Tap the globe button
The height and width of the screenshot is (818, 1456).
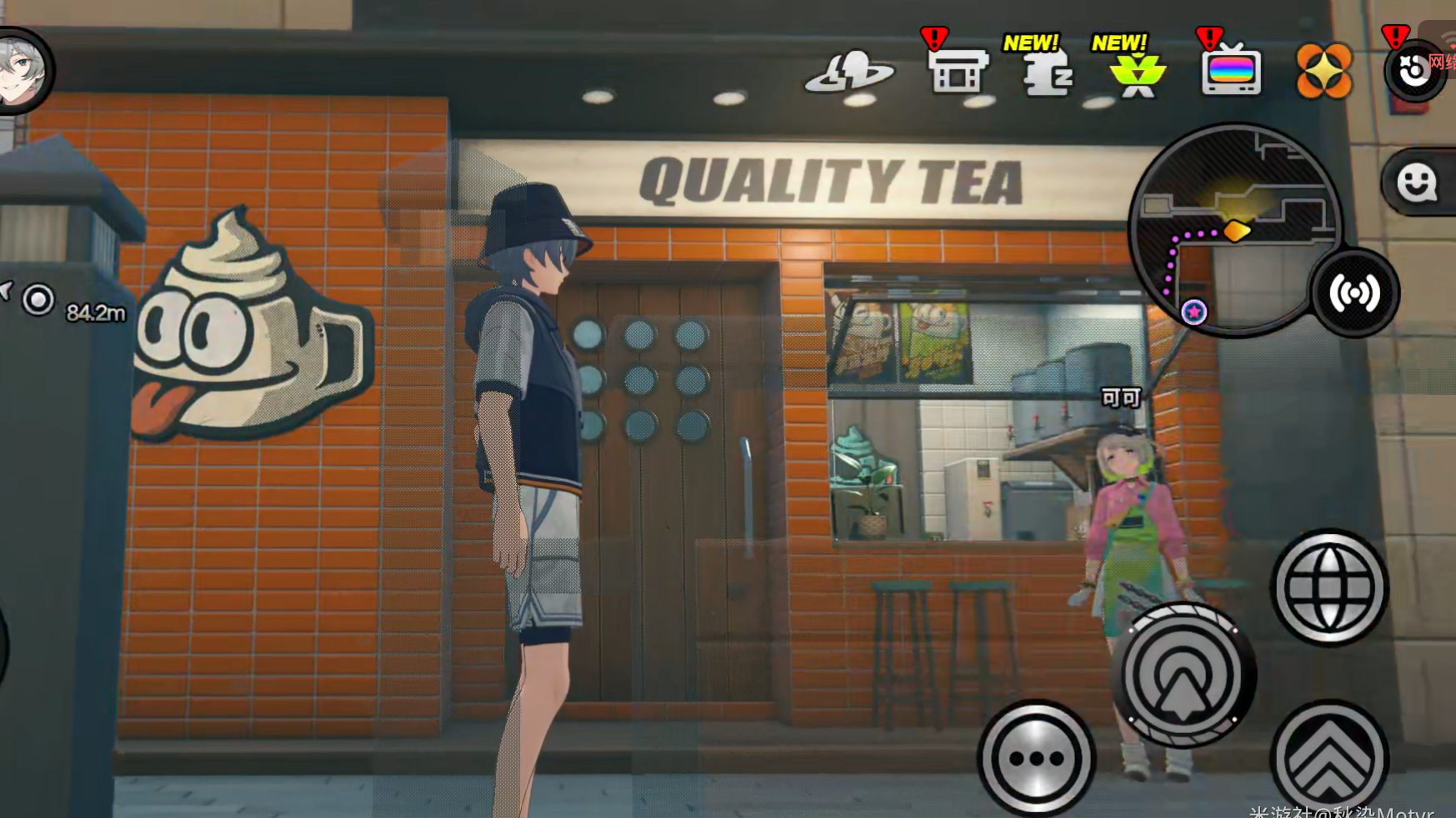coord(1329,587)
